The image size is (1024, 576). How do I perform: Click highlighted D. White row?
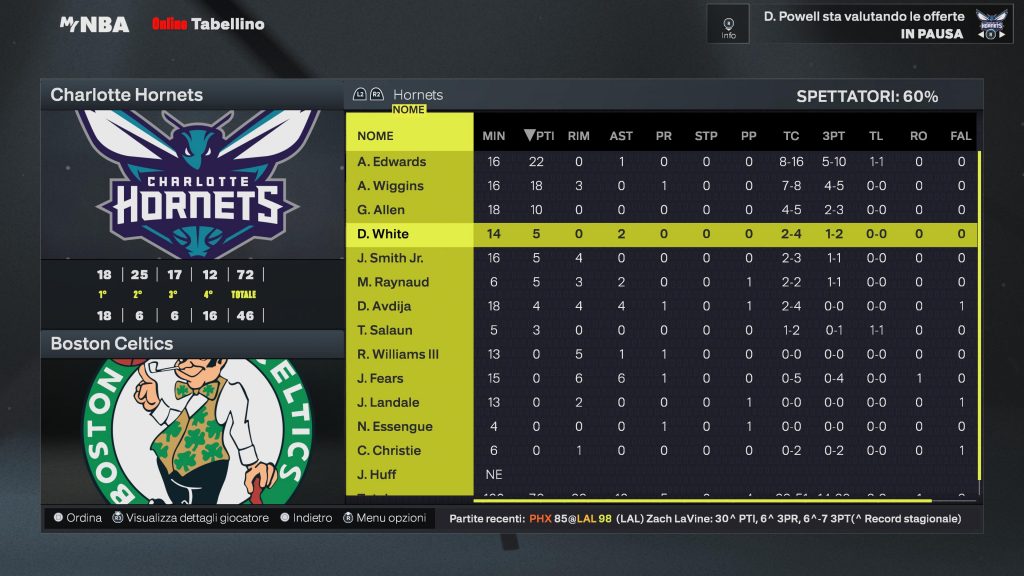coord(382,234)
